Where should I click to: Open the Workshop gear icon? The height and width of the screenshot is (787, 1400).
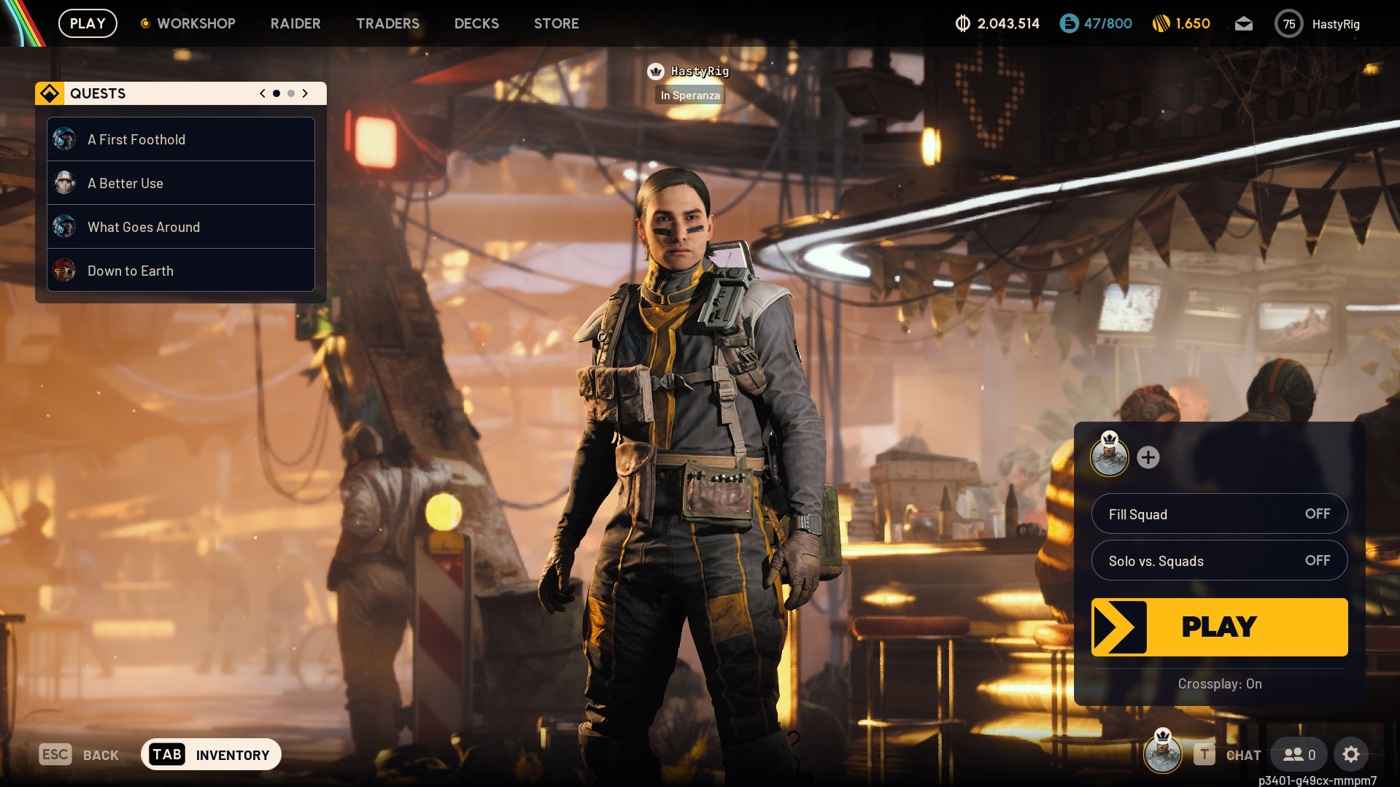click(144, 23)
